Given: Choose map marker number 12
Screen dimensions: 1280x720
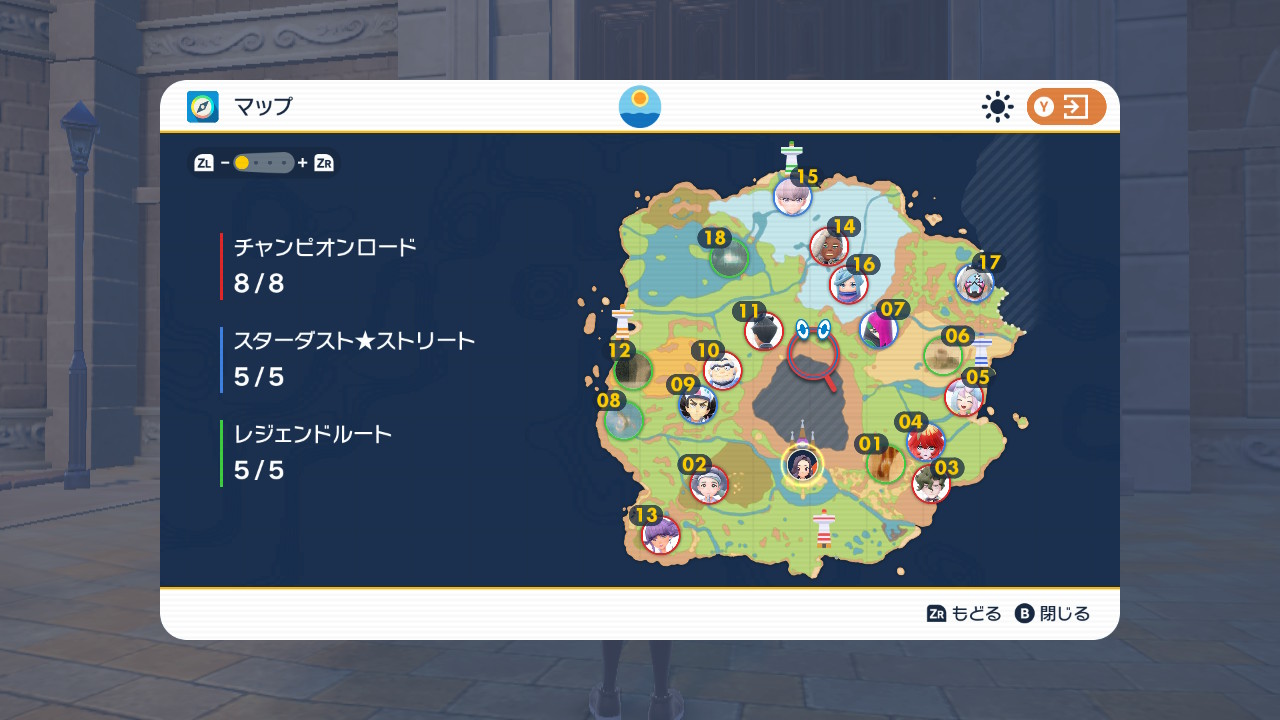Looking at the screenshot, I should (x=633, y=370).
